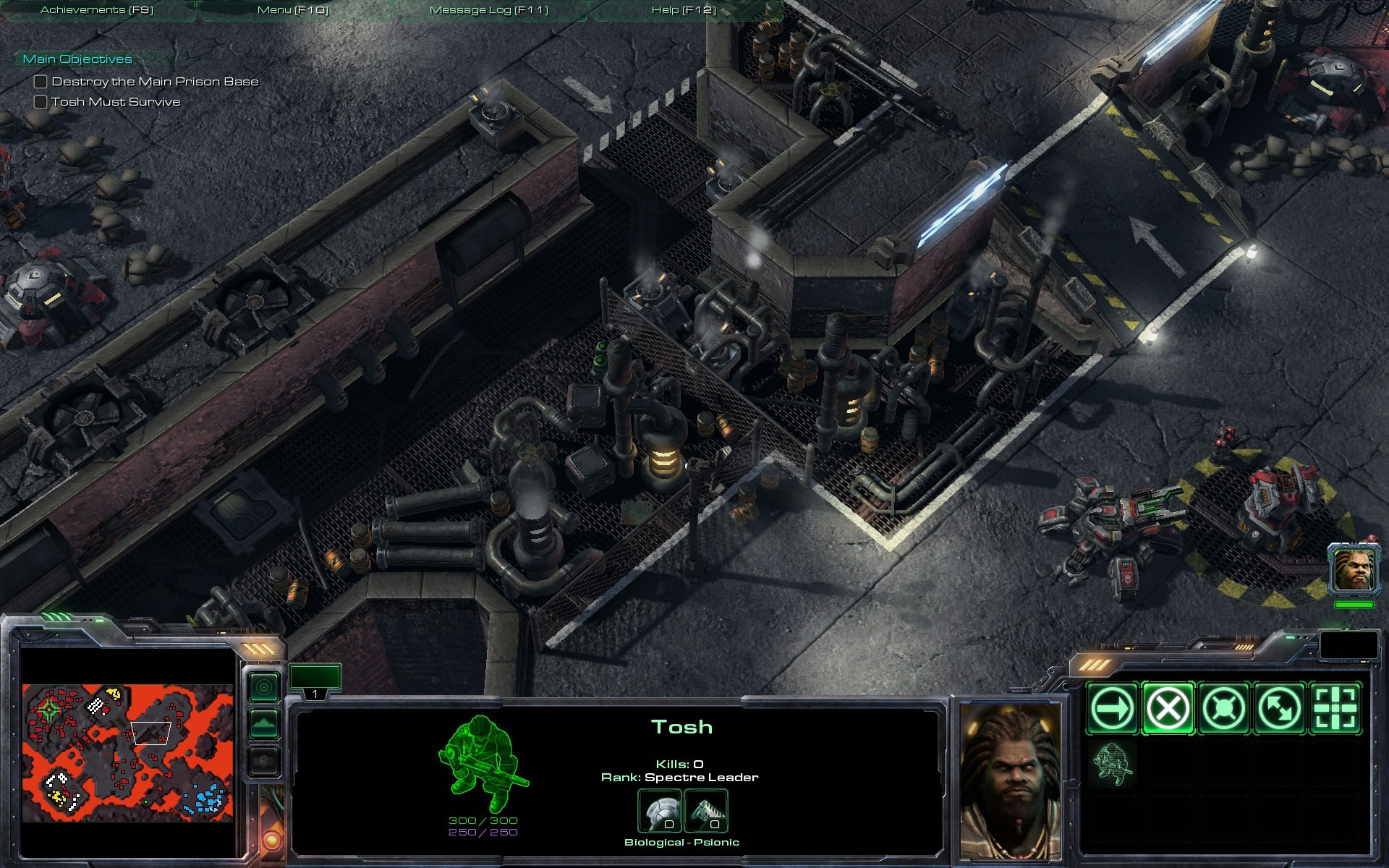Show the Message Log

(x=489, y=10)
